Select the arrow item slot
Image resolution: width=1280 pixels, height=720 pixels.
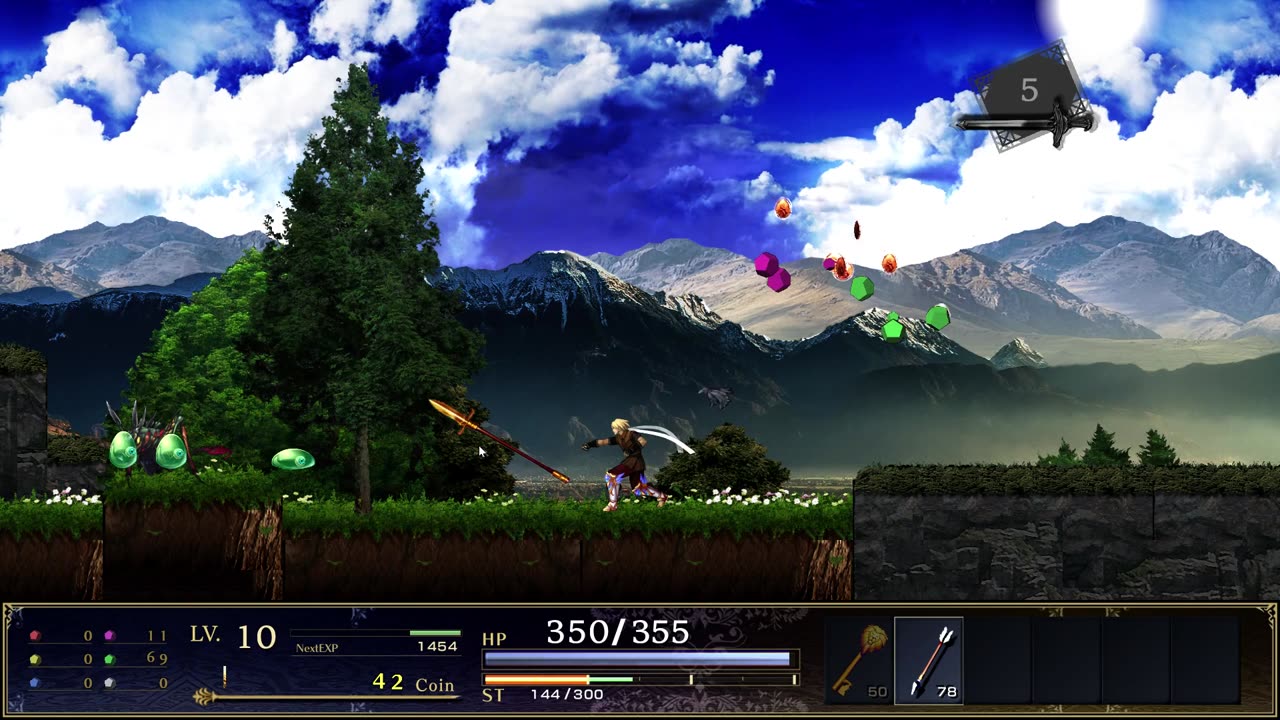pos(929,660)
